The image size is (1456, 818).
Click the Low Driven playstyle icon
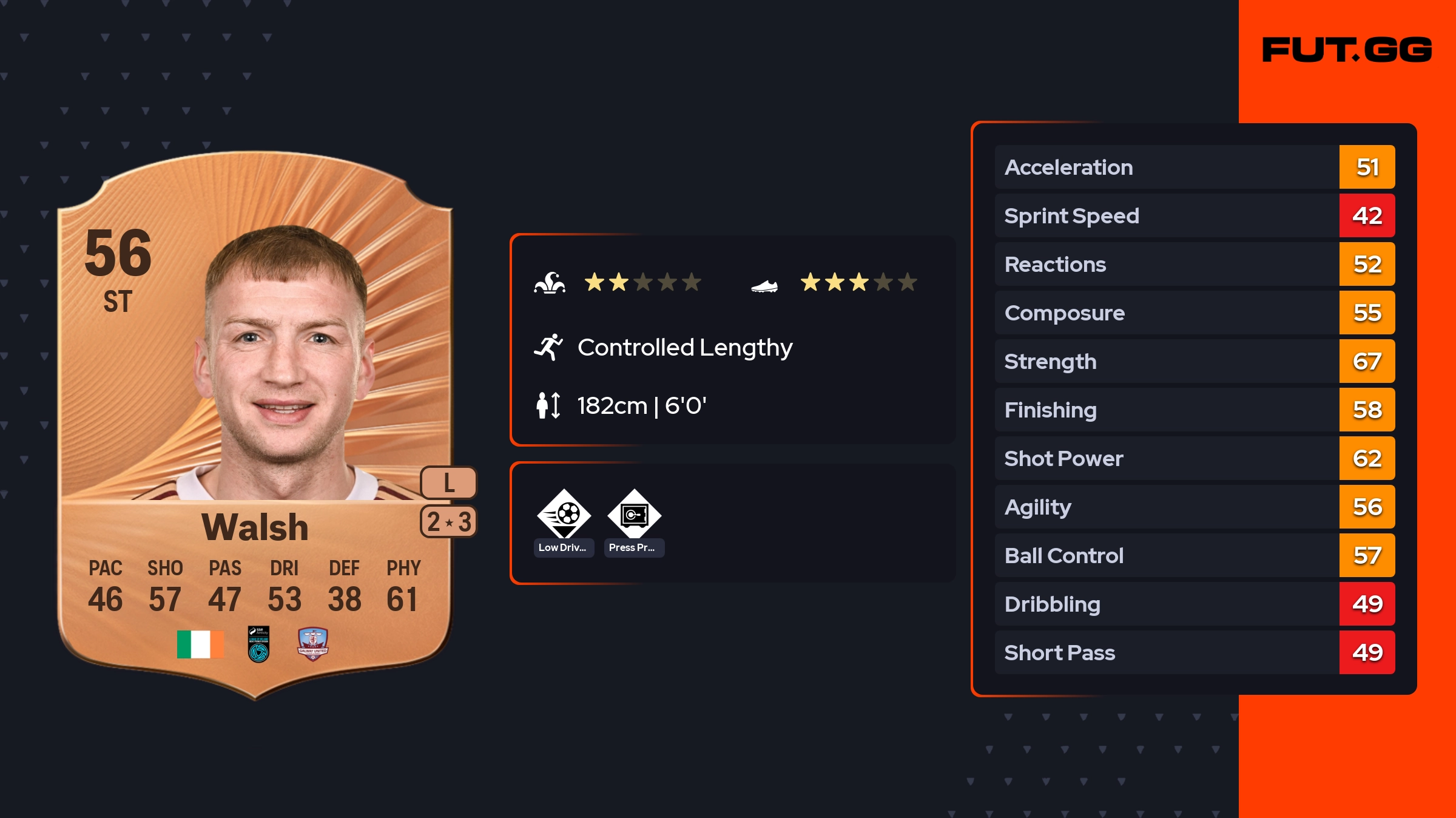point(564,515)
